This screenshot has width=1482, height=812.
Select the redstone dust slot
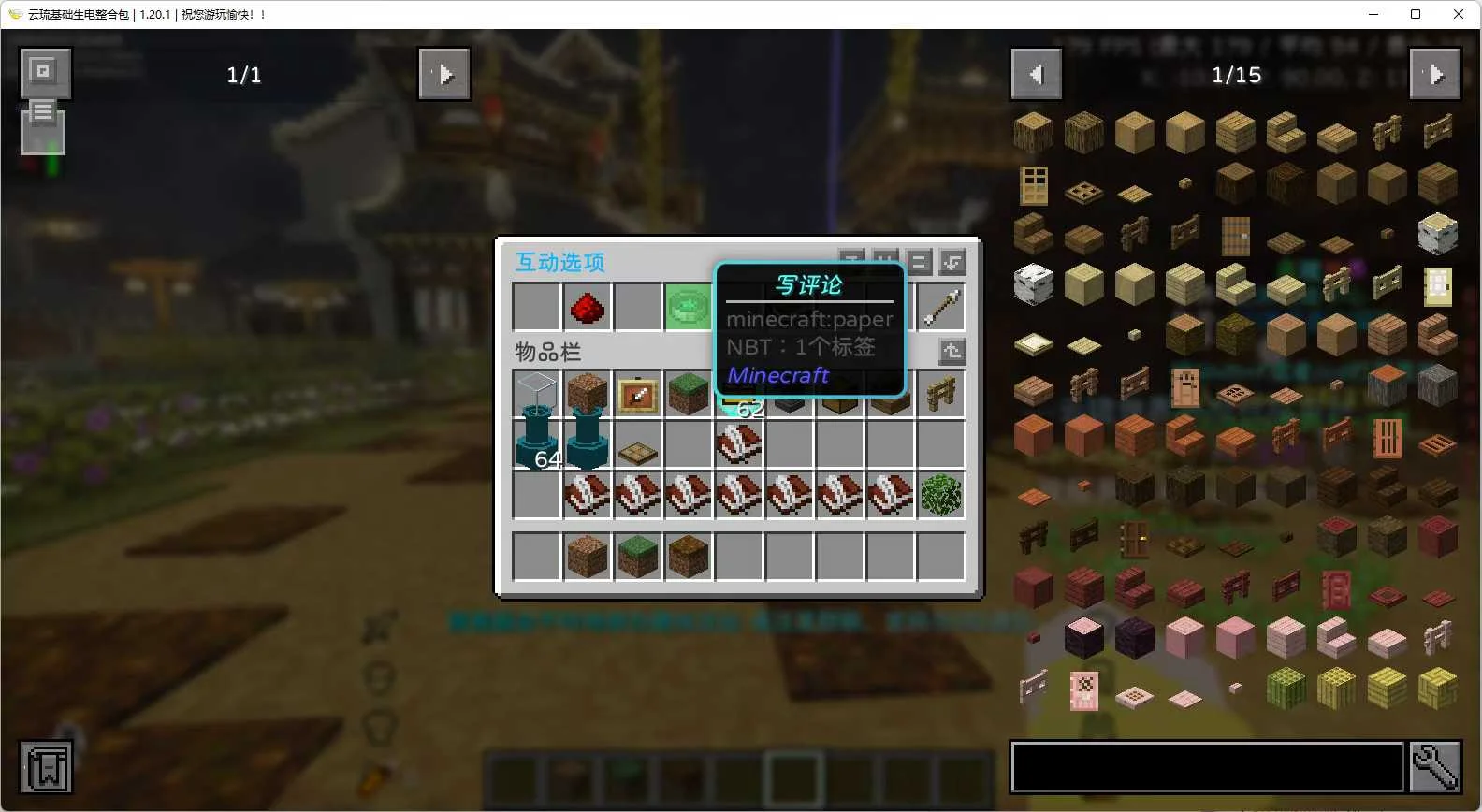click(587, 307)
